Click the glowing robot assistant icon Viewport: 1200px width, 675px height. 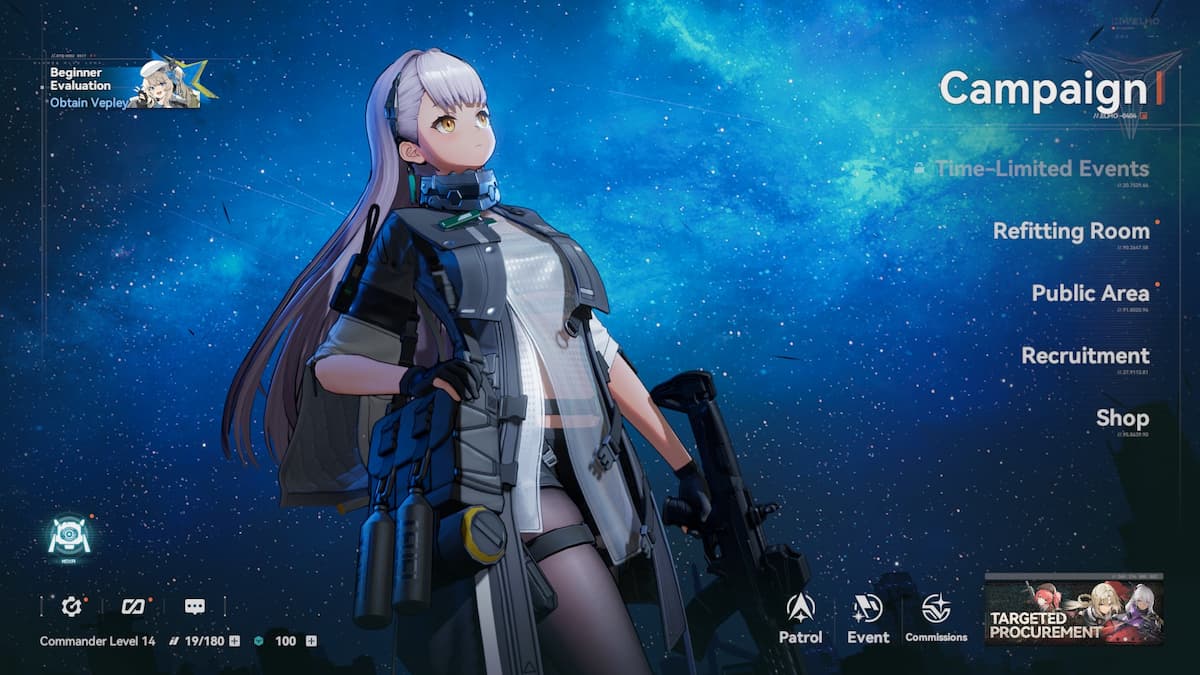coord(69,537)
